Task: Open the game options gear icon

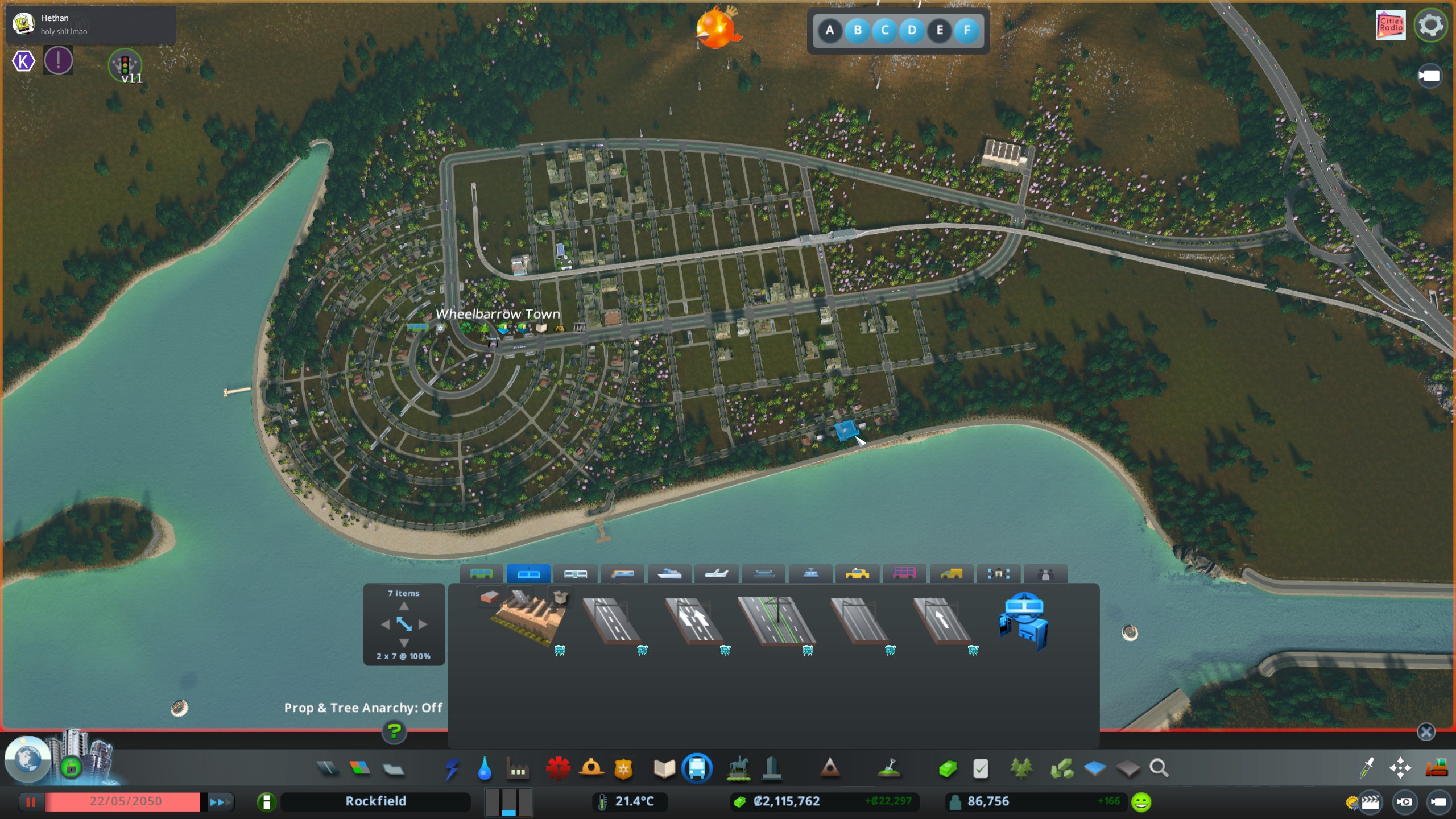Action: (1430, 26)
